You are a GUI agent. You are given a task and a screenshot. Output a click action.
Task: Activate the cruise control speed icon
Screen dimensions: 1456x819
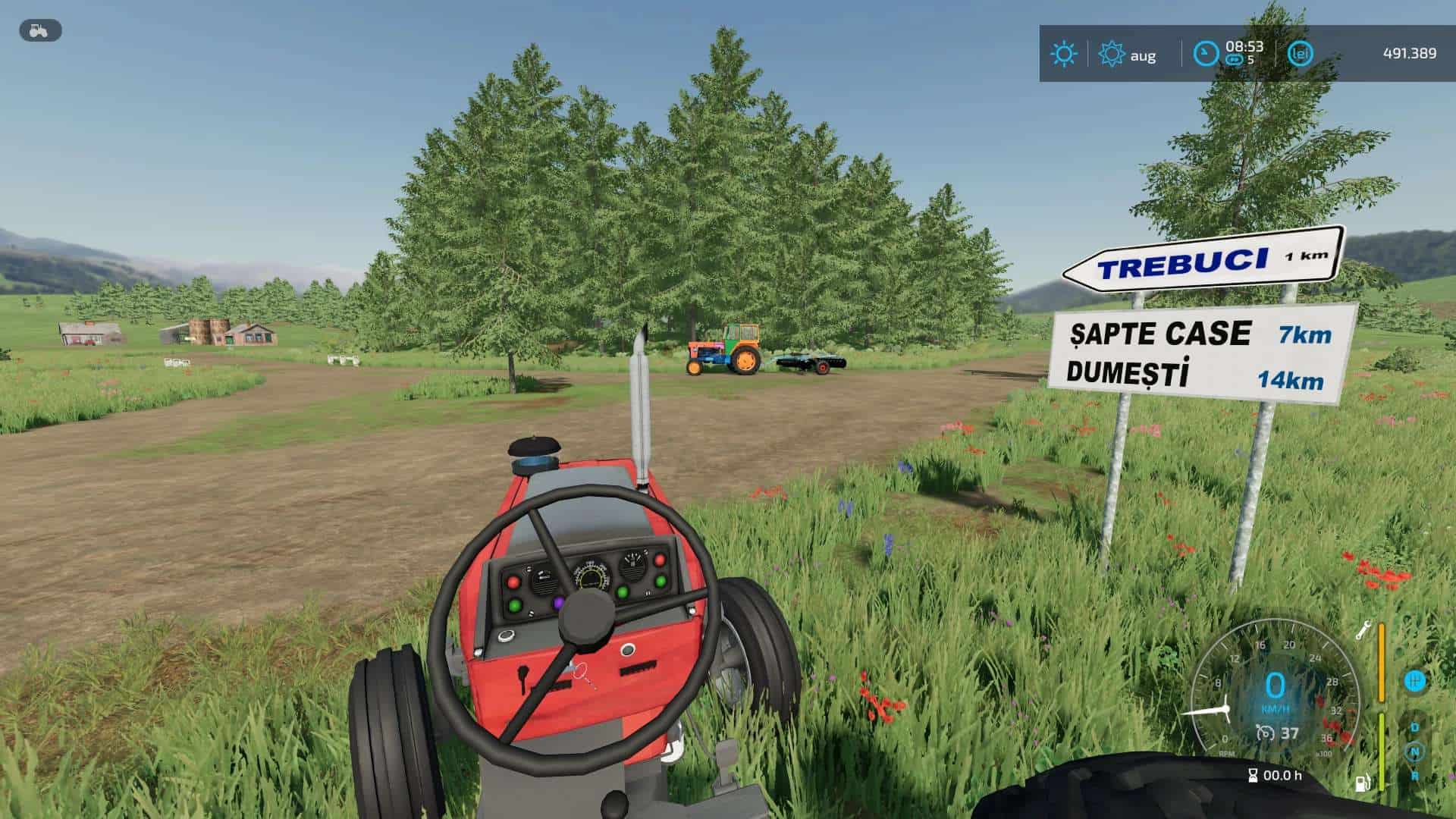point(1265,733)
